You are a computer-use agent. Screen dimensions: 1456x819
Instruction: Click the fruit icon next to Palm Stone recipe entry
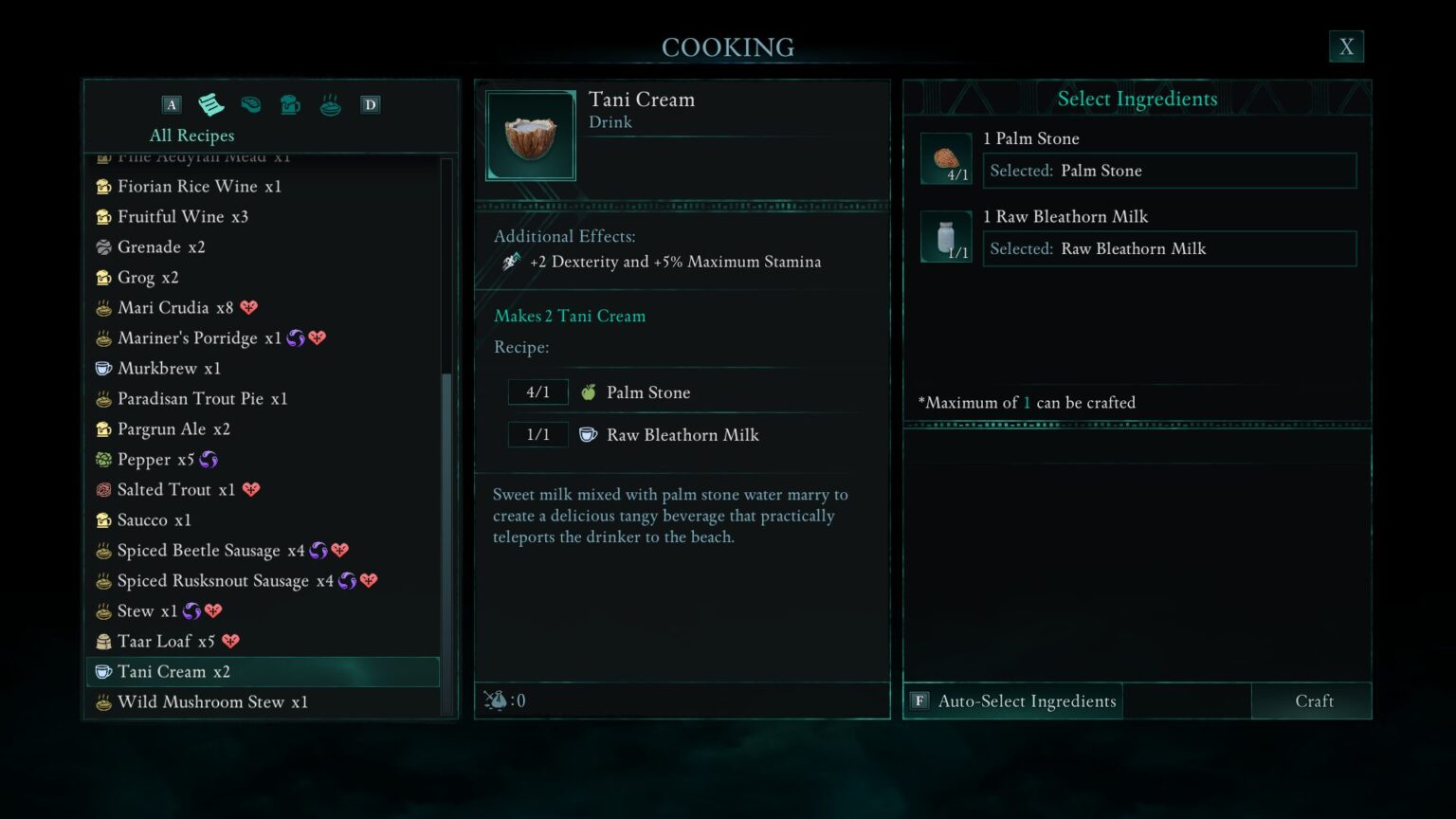(x=589, y=391)
